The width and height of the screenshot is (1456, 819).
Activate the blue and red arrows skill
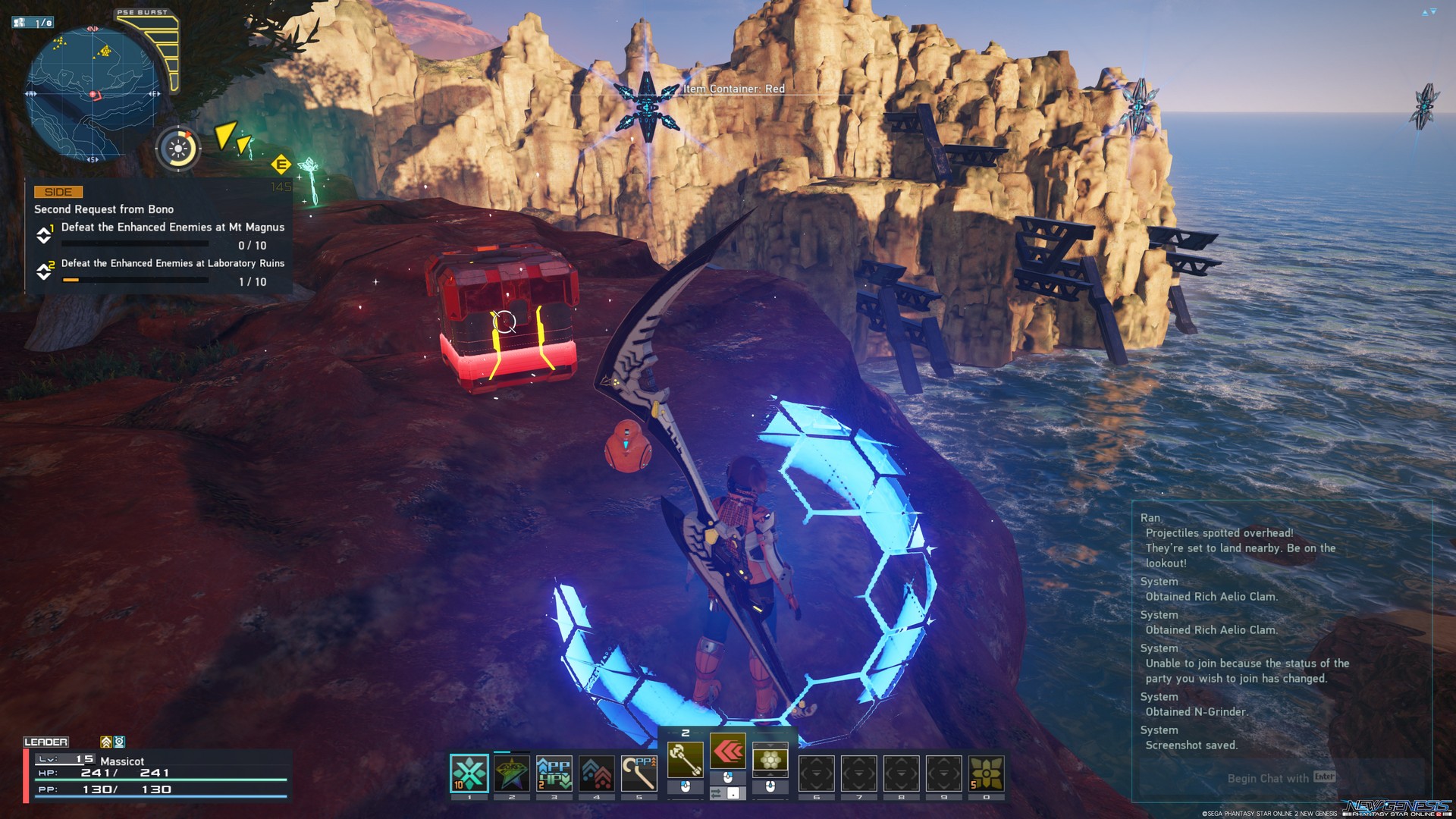tap(597, 773)
